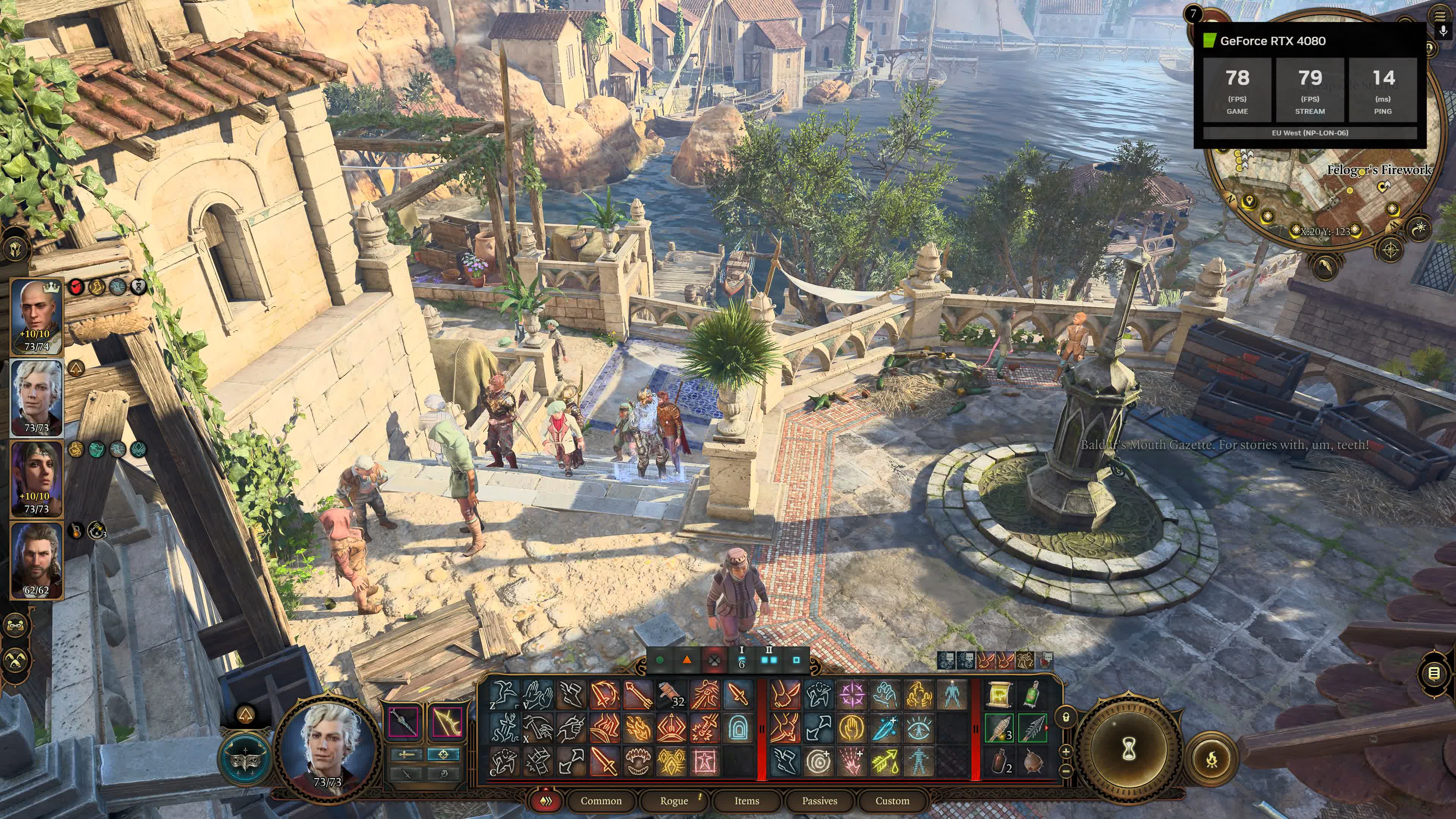Select the bearded companion portrait with 62/62 HP
This screenshot has width=1456, height=819.
click(x=37, y=560)
